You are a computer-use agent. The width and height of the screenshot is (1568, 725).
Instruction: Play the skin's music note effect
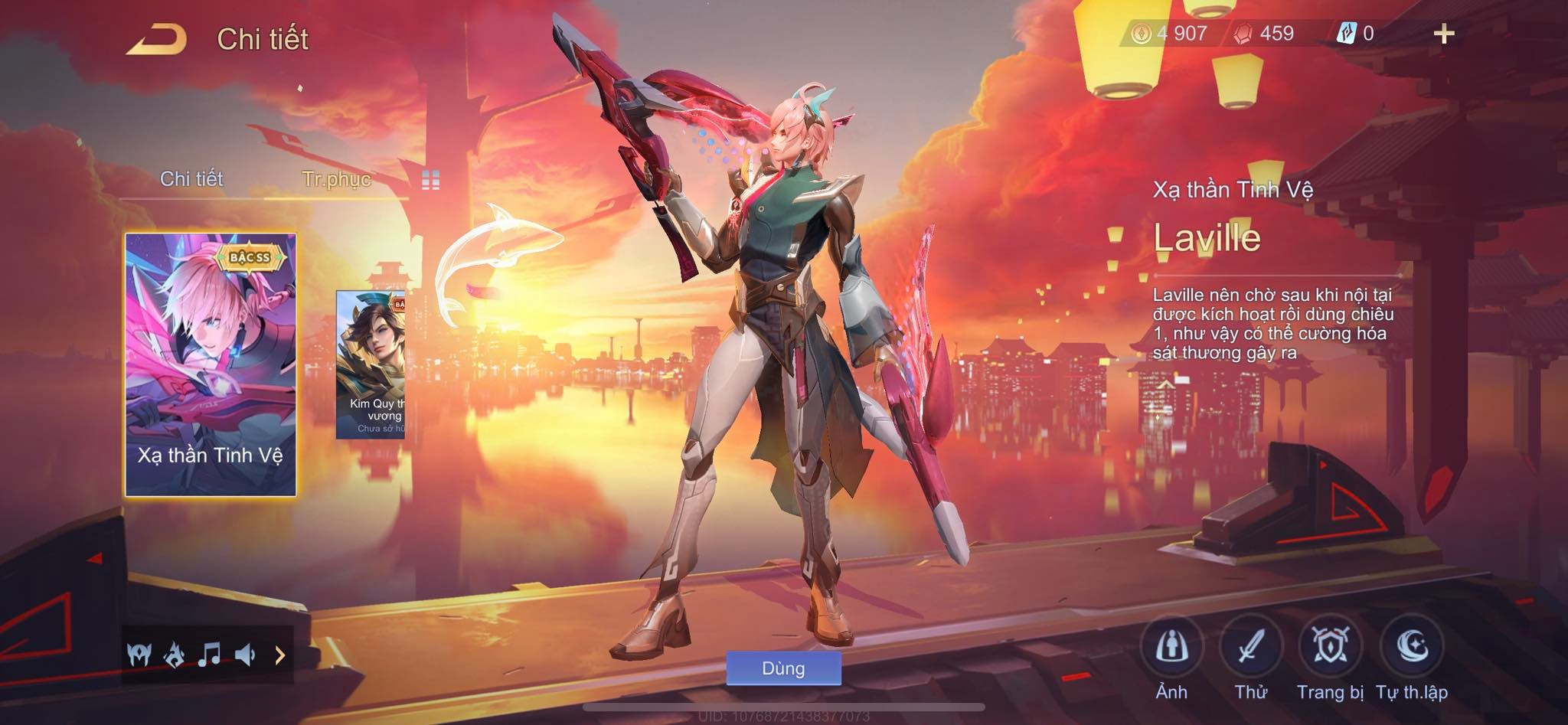(x=209, y=655)
